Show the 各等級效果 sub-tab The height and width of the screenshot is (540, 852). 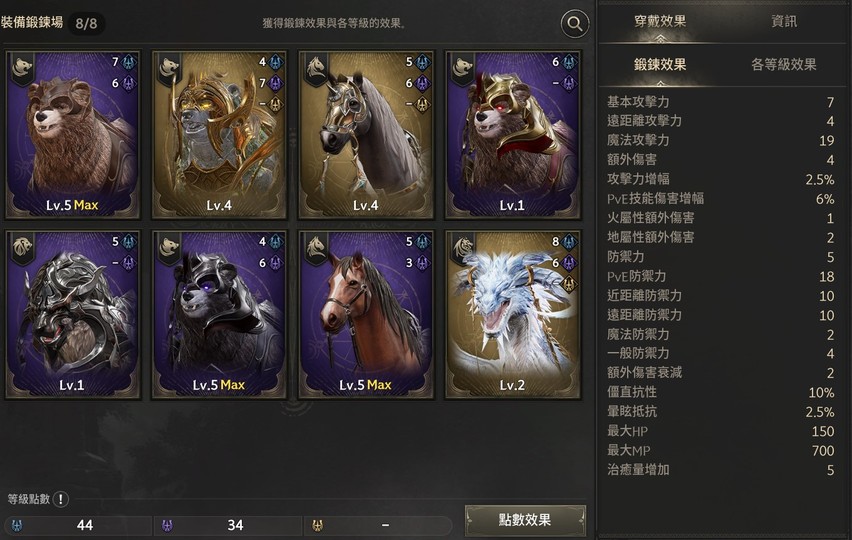point(784,65)
